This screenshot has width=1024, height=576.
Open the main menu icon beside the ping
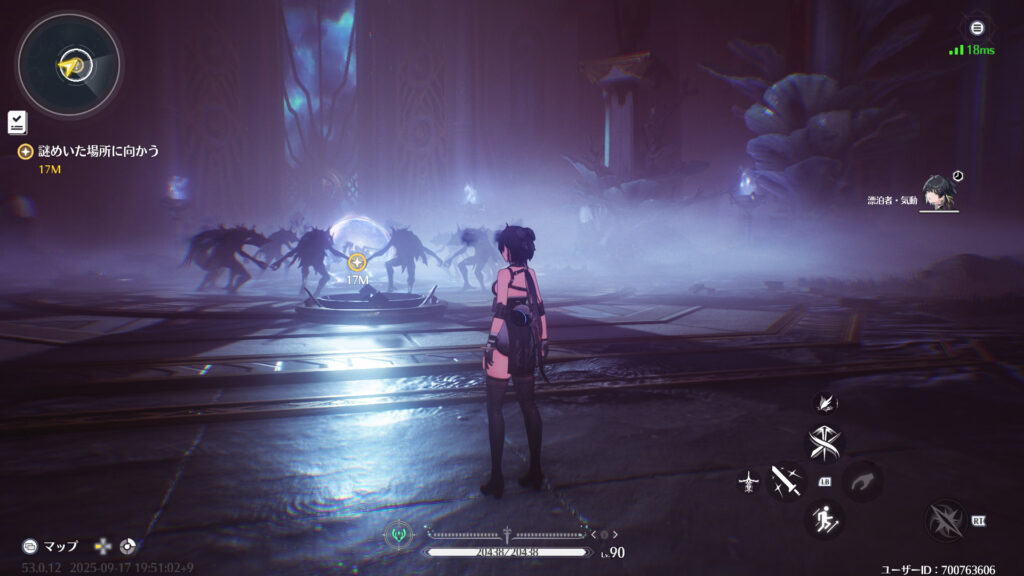977,28
